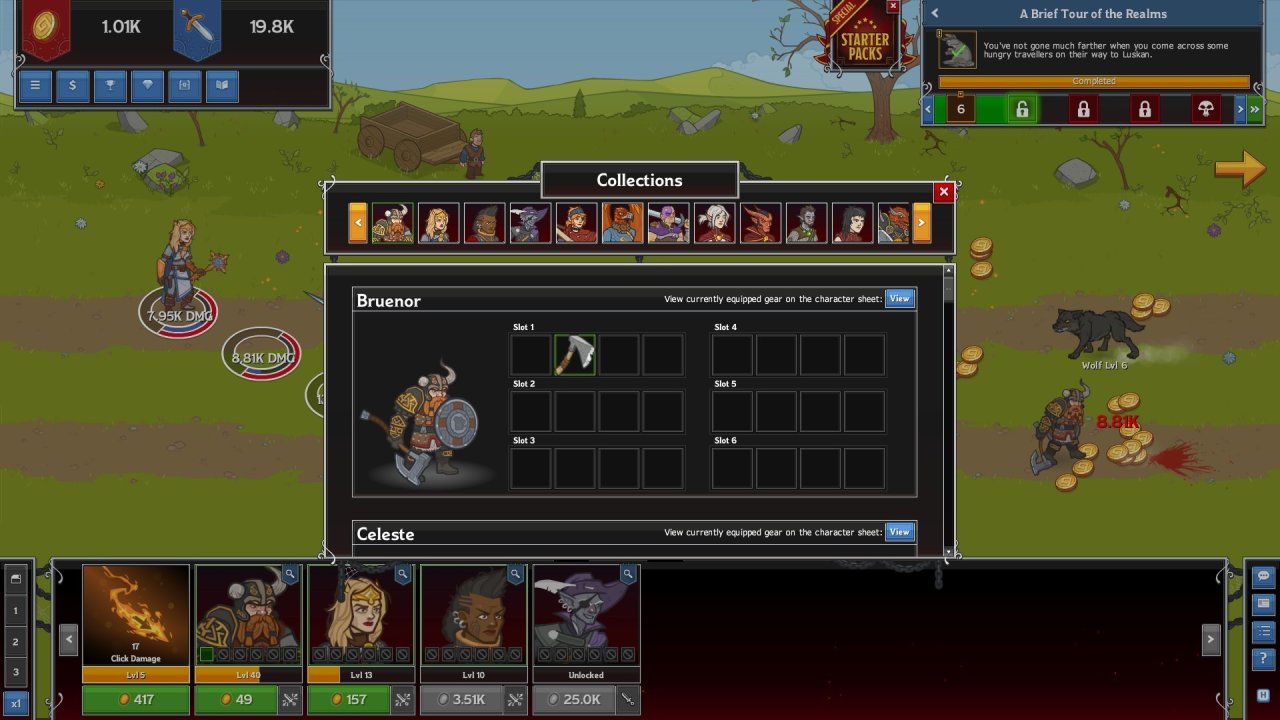Viewport: 1280px width, 720px height.
Task: Open the book icon button
Action: pos(222,86)
